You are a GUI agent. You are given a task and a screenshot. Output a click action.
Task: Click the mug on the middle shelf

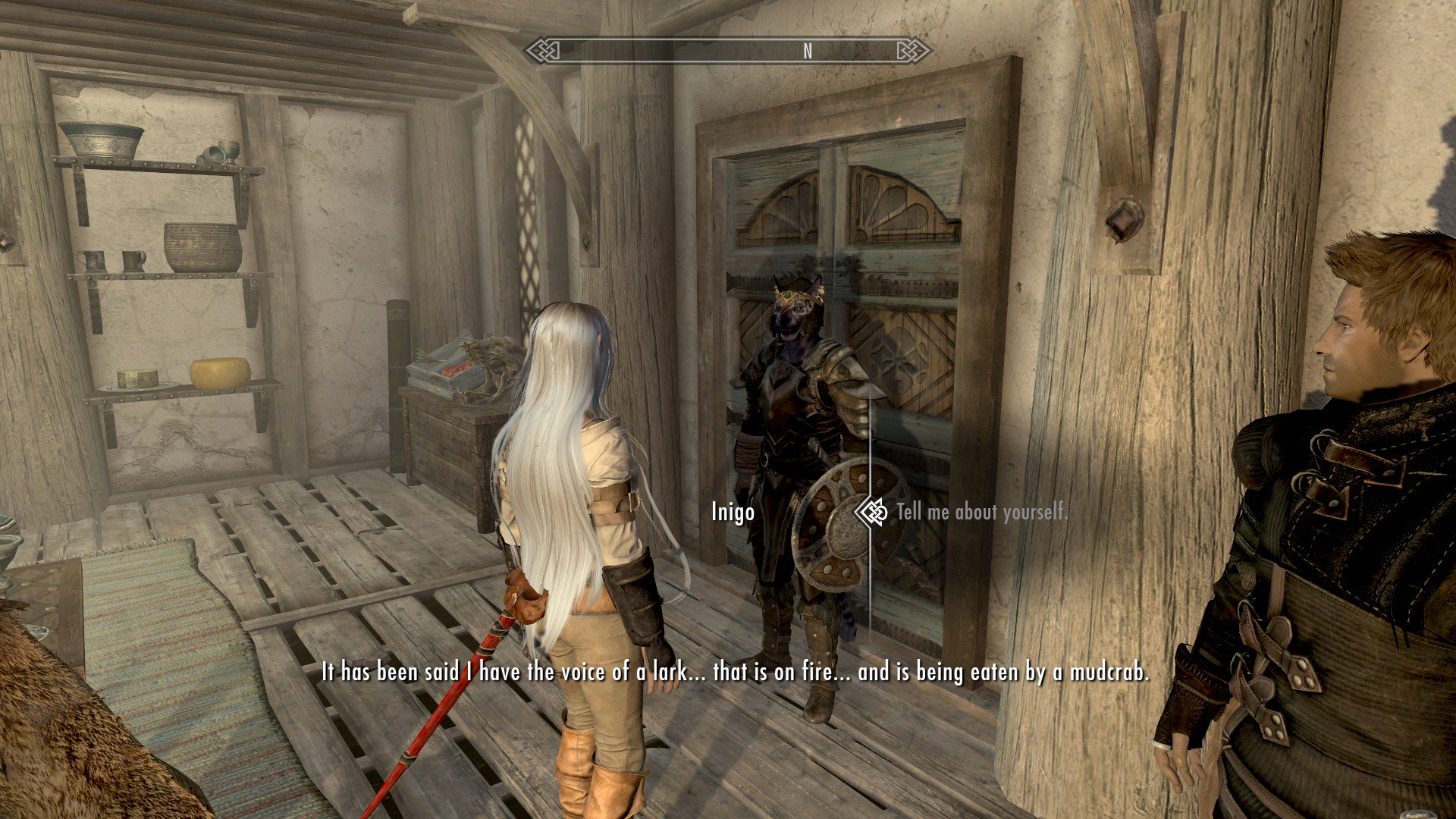(x=130, y=261)
